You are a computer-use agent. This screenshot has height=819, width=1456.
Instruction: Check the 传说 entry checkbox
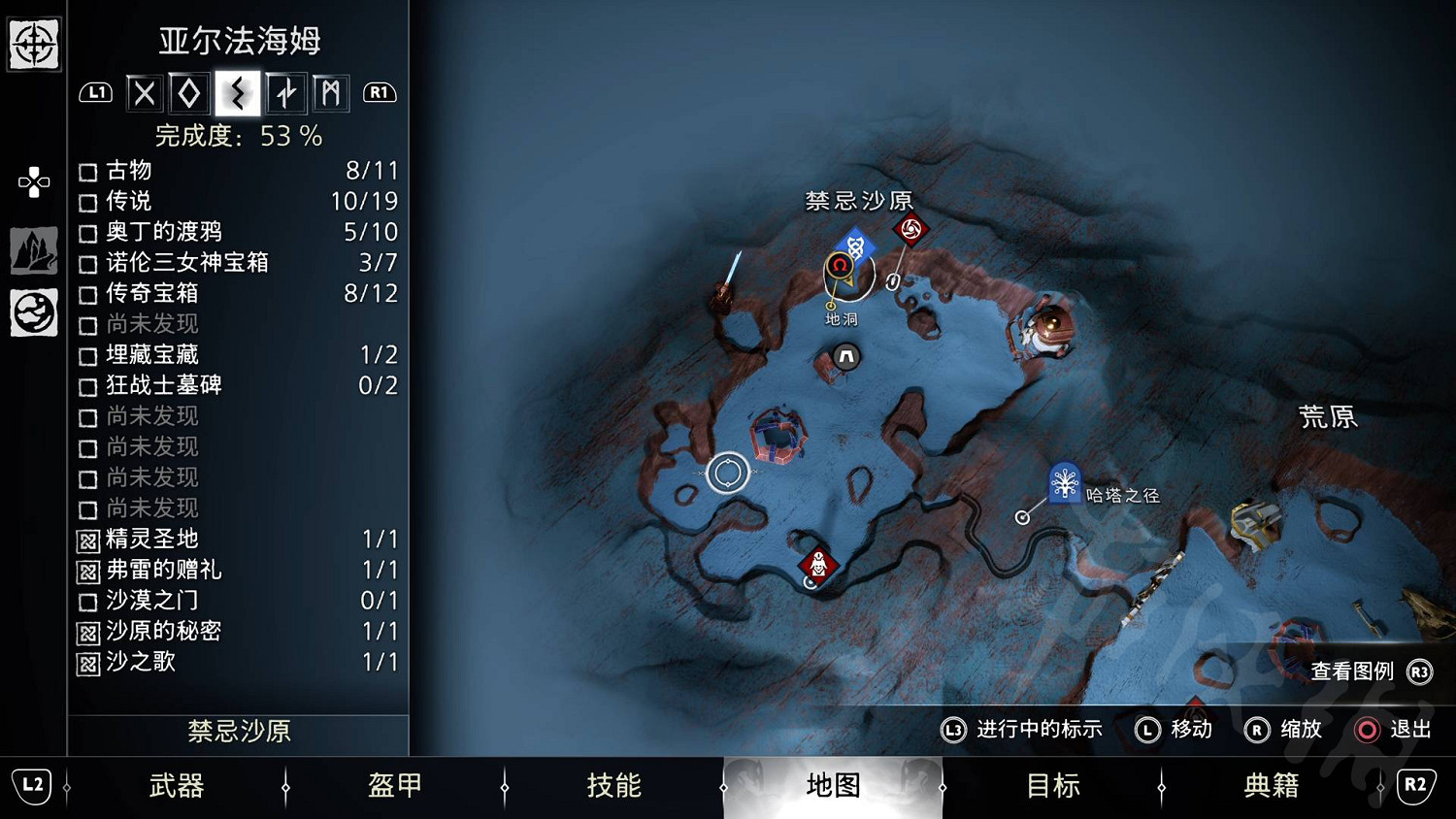tap(86, 202)
